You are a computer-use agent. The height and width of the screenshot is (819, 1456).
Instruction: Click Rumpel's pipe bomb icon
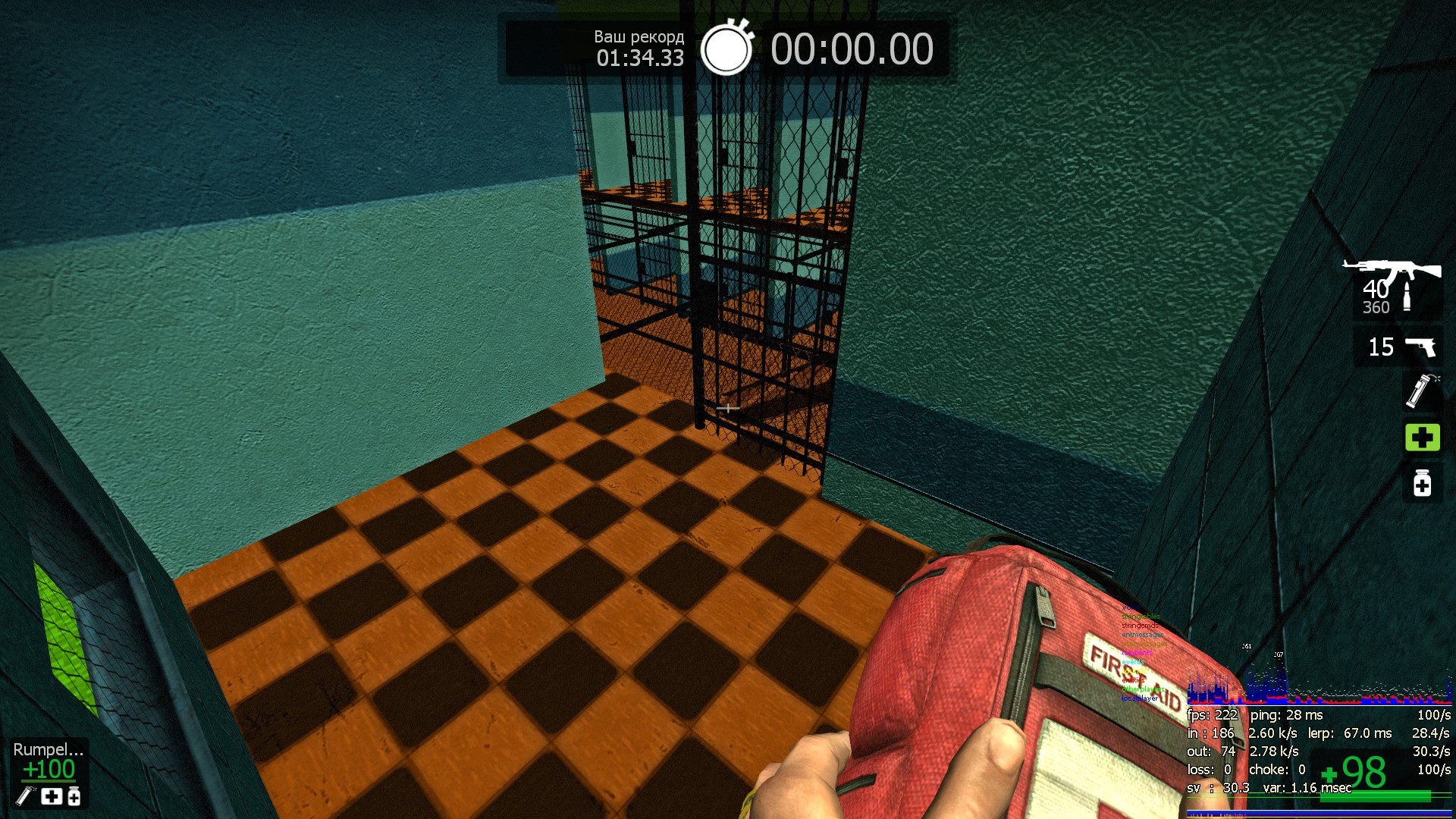pyautogui.click(x=26, y=796)
